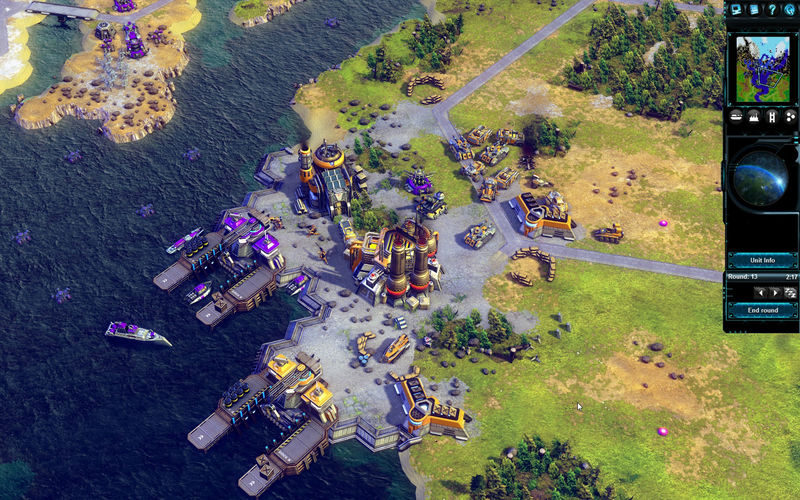End the current round
Image resolution: width=800 pixels, height=500 pixels.
762,310
